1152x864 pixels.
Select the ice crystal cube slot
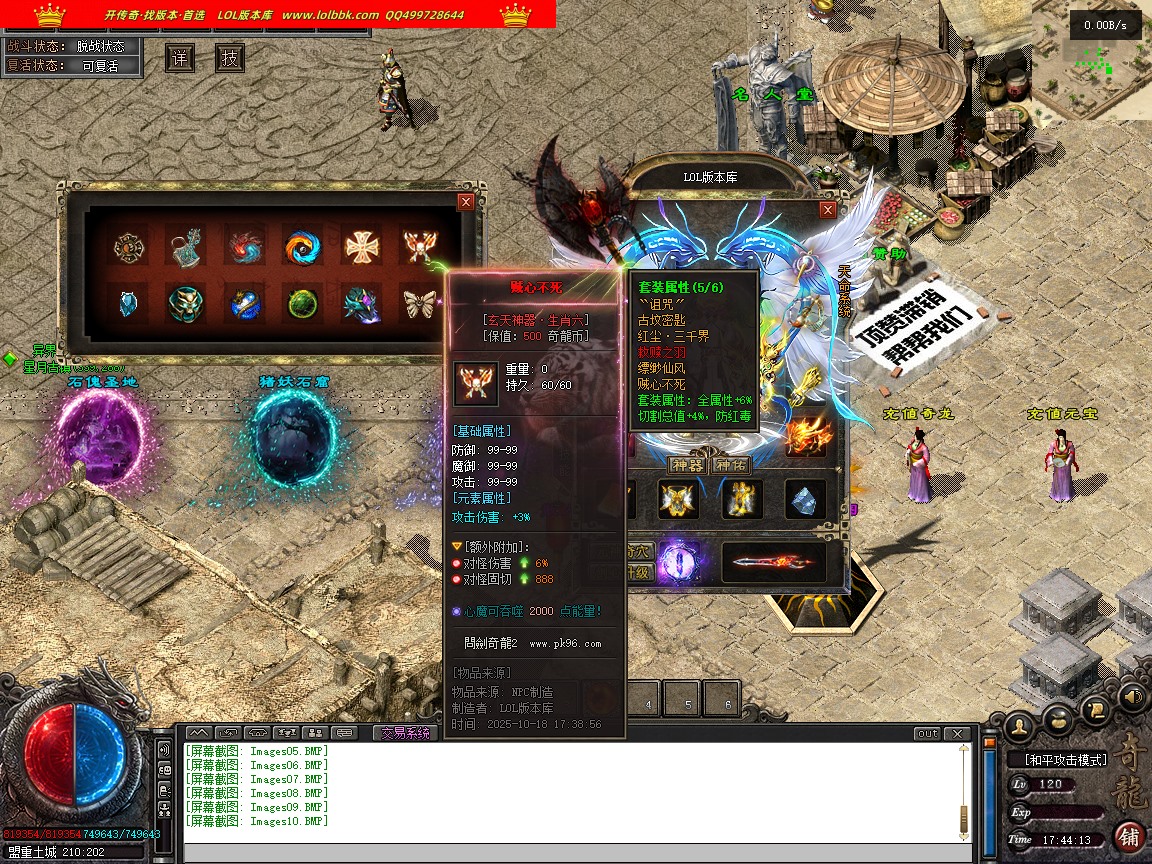(x=804, y=500)
